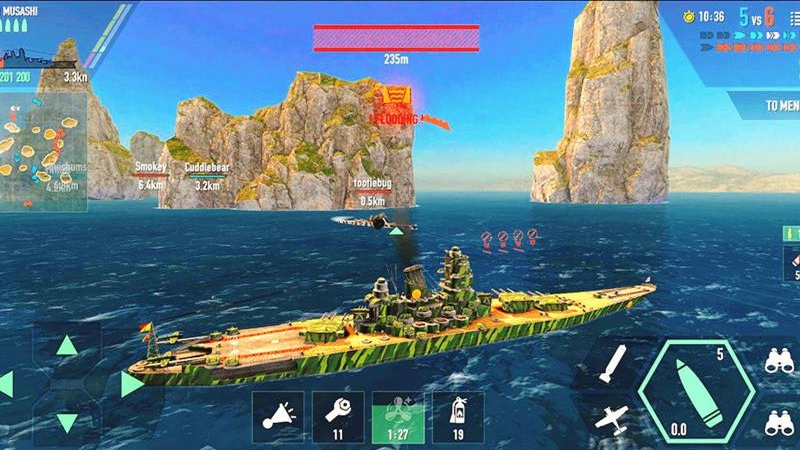This screenshot has height=450, width=800.
Task: Activate the propeller speed boost
Action: pos(398,416)
